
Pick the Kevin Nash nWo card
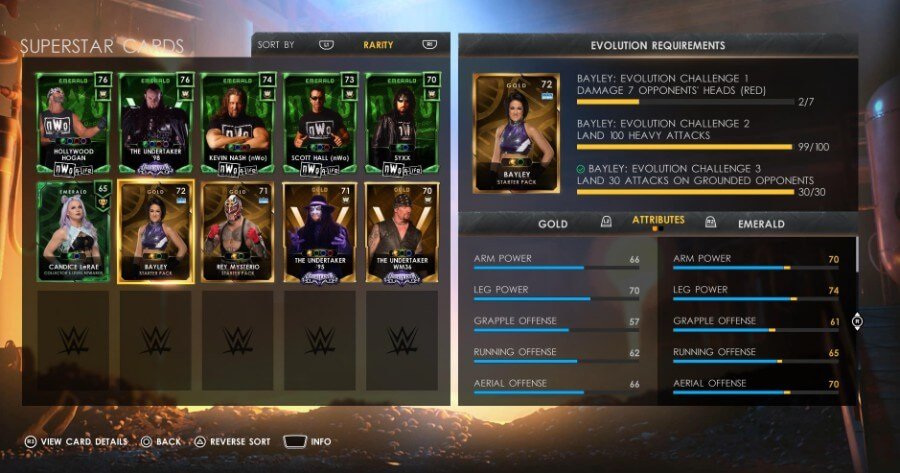coord(237,124)
